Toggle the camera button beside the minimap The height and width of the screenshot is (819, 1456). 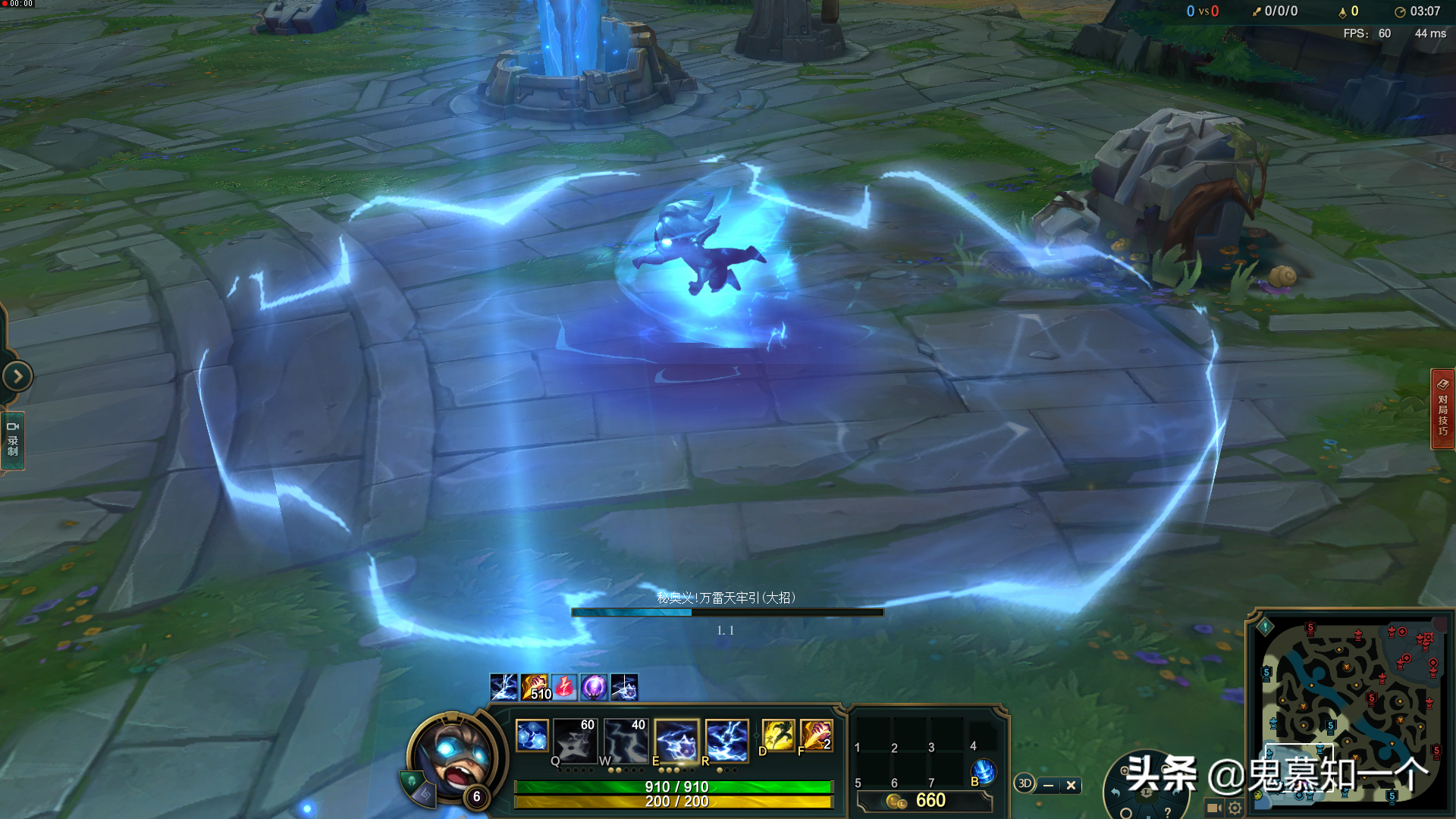1213,808
